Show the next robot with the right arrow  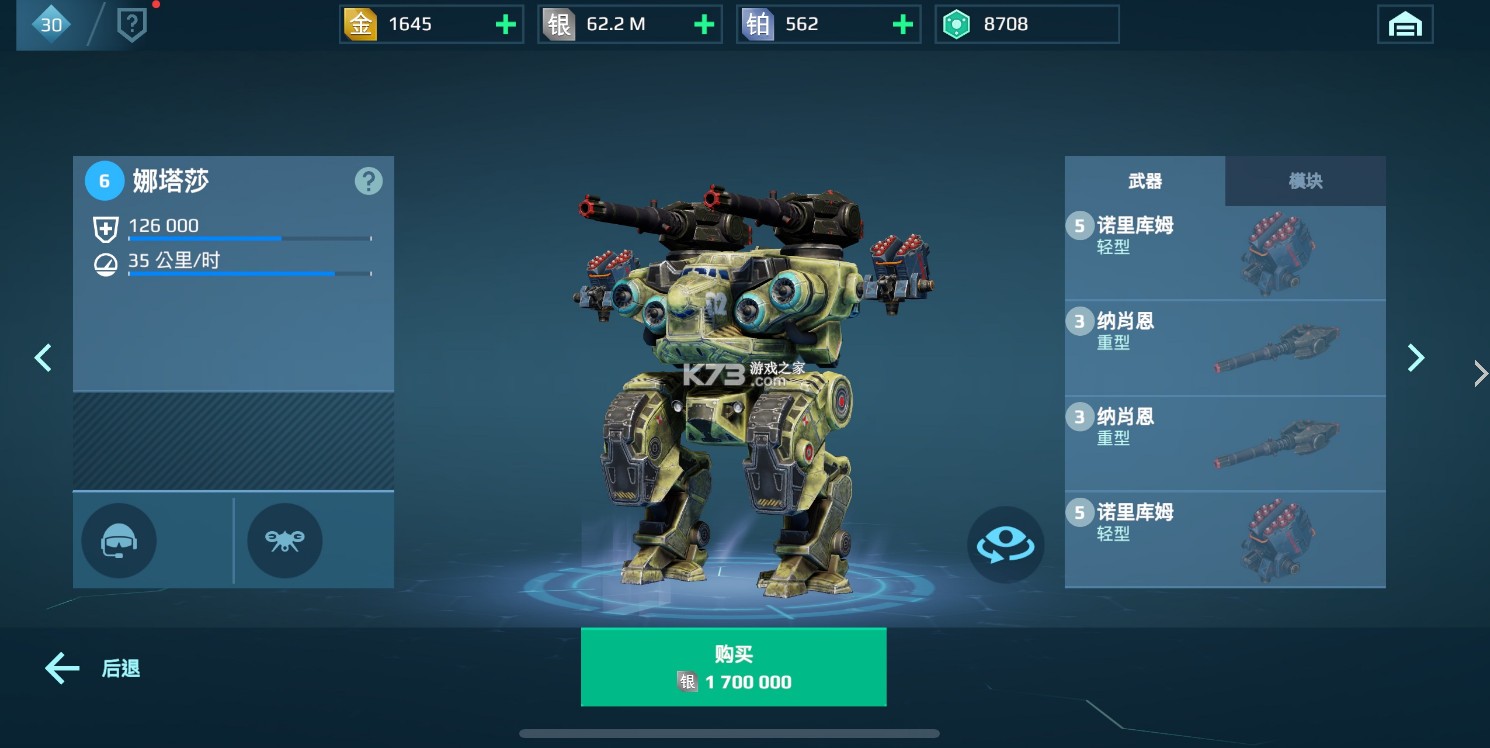tap(1415, 357)
